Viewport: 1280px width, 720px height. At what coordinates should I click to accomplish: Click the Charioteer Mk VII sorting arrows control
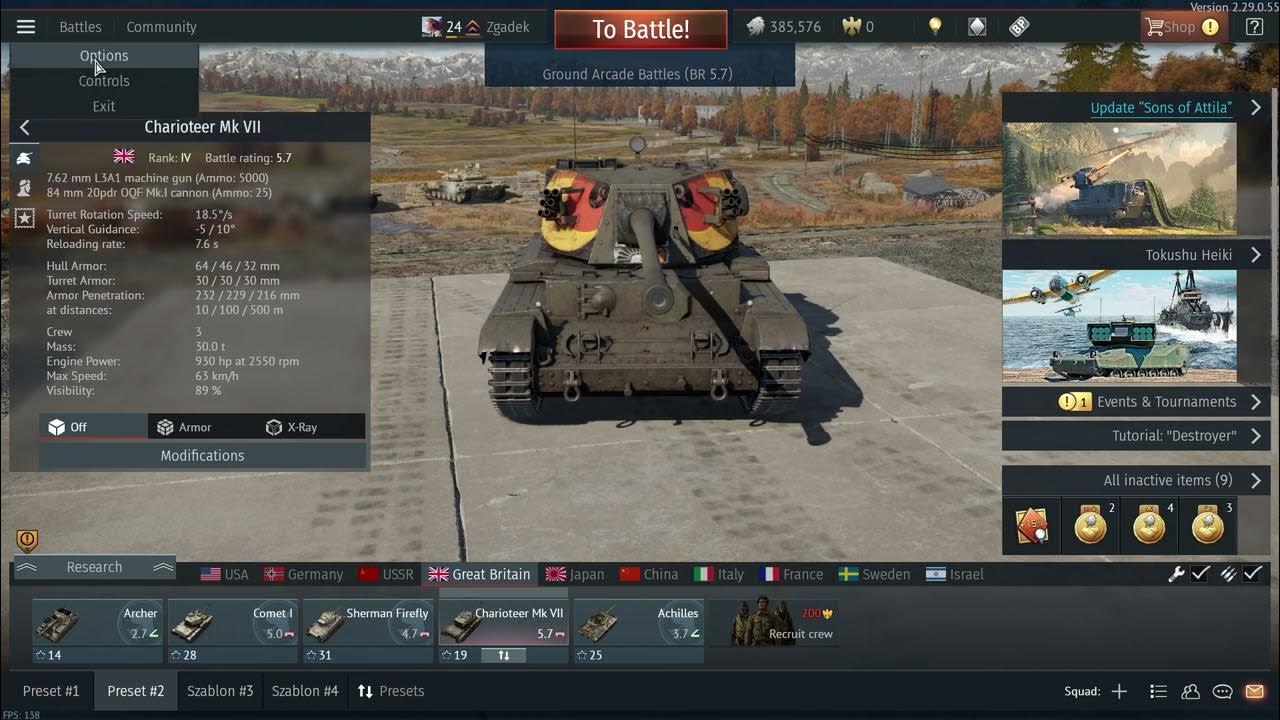[503, 655]
